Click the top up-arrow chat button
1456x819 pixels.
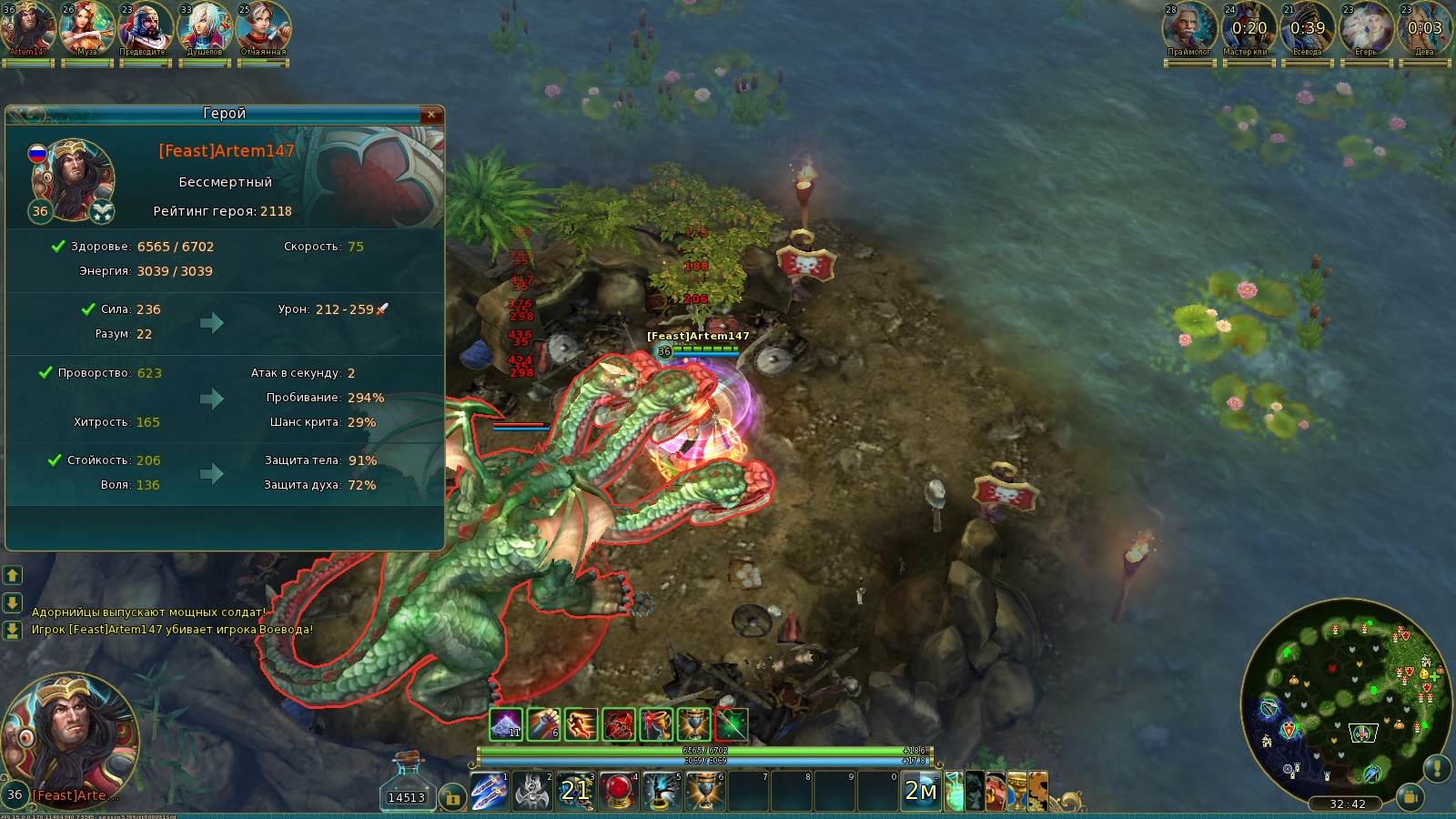[13, 575]
